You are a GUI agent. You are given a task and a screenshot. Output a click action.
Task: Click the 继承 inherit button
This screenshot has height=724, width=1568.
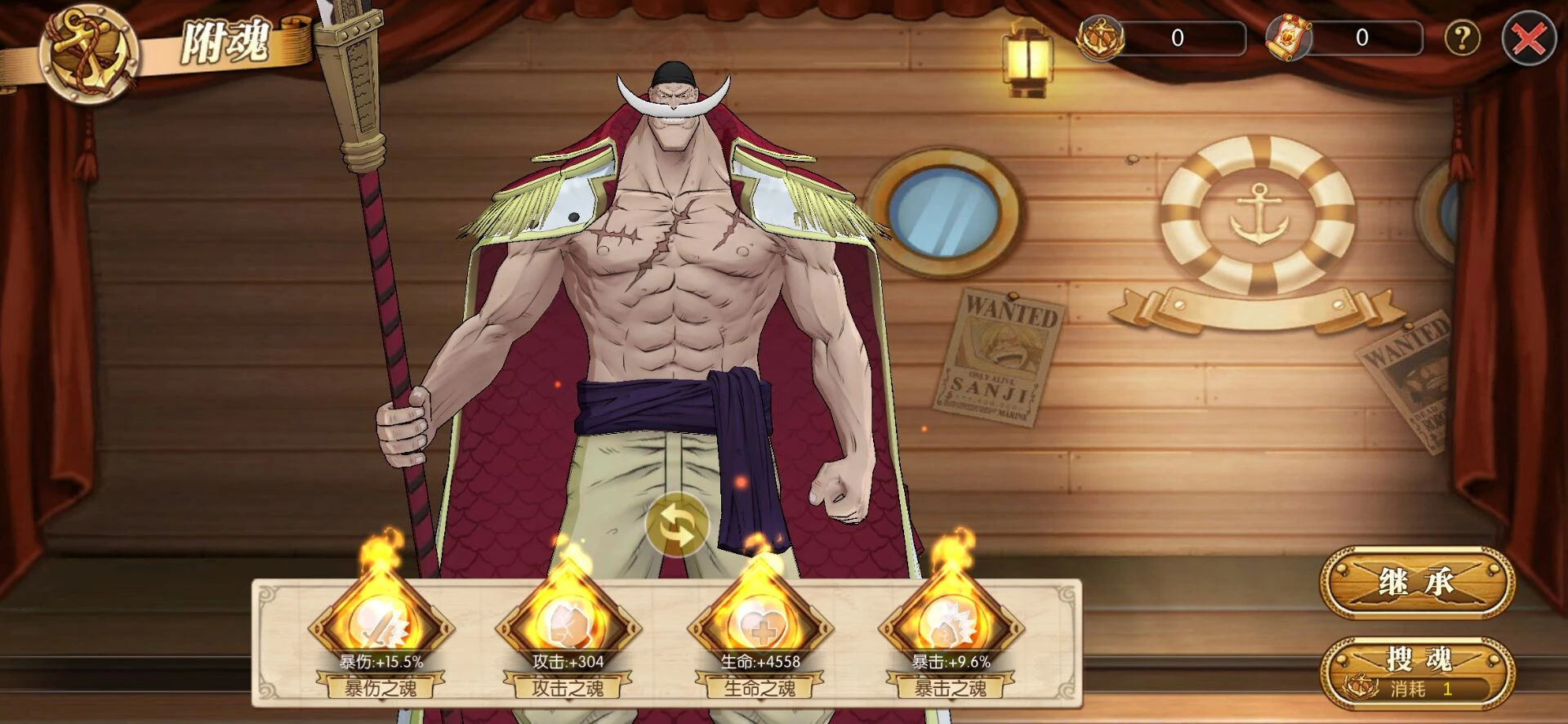point(1417,583)
